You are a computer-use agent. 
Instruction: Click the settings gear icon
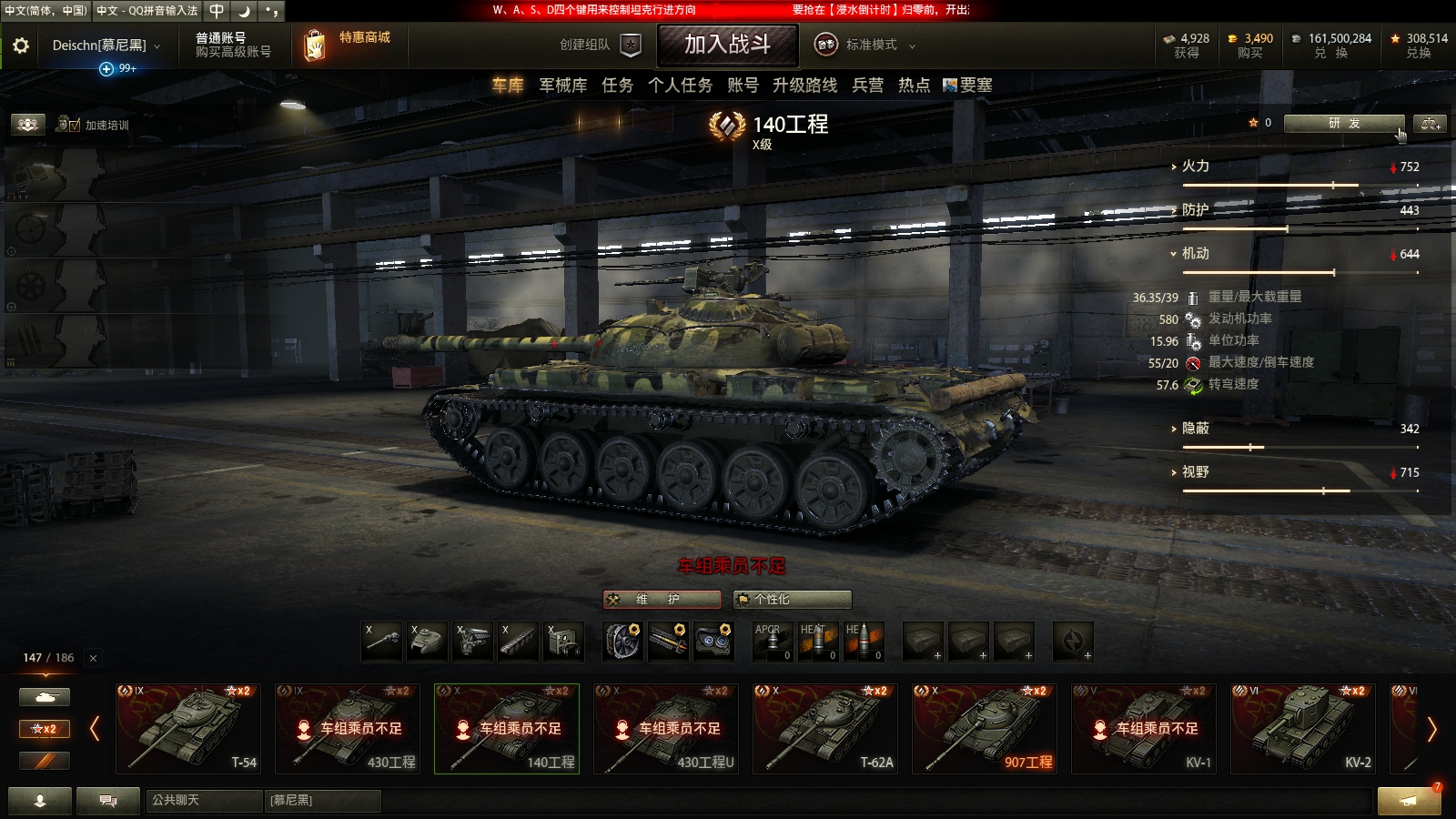pos(19,45)
